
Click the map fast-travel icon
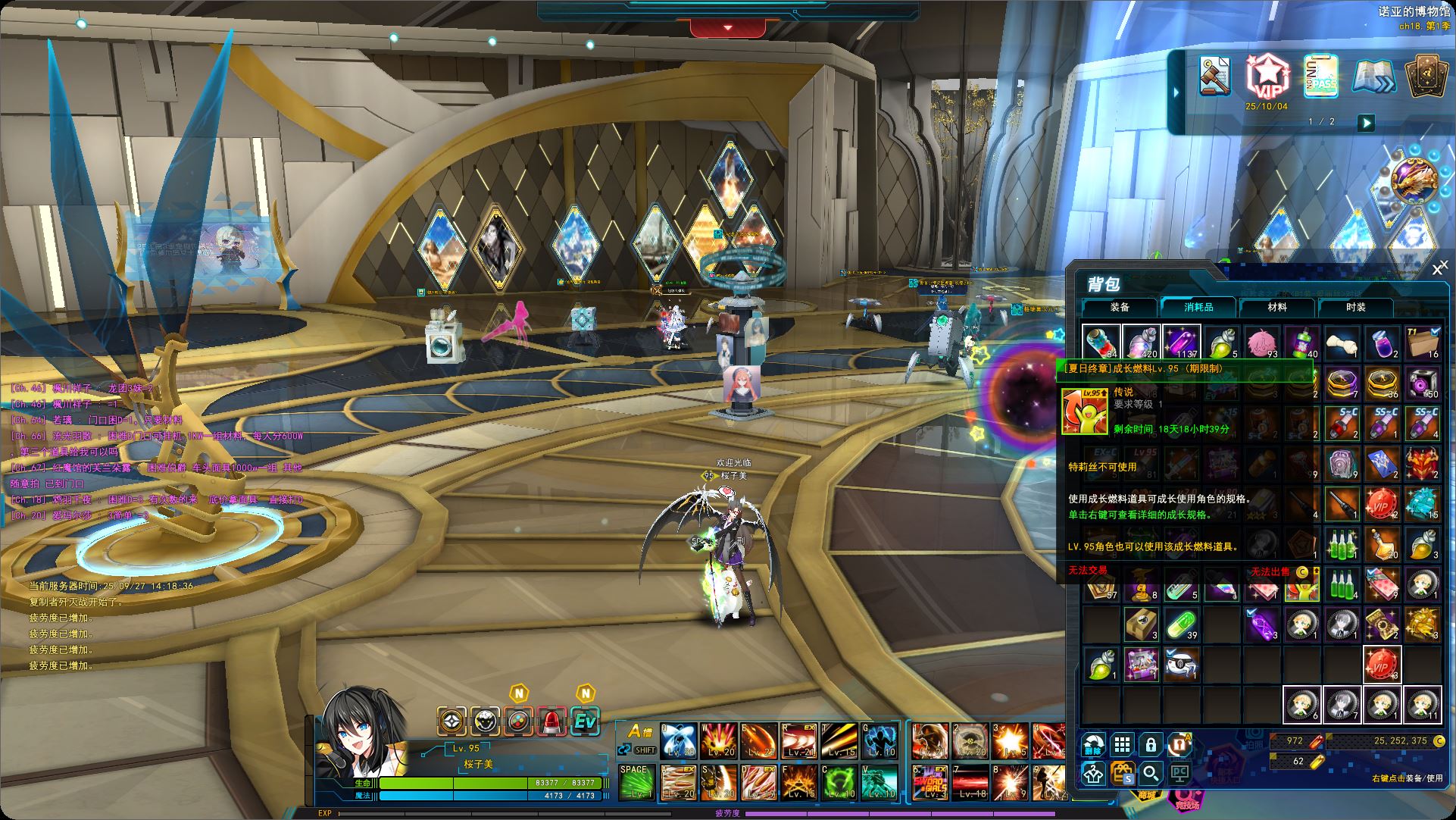pos(1373,76)
